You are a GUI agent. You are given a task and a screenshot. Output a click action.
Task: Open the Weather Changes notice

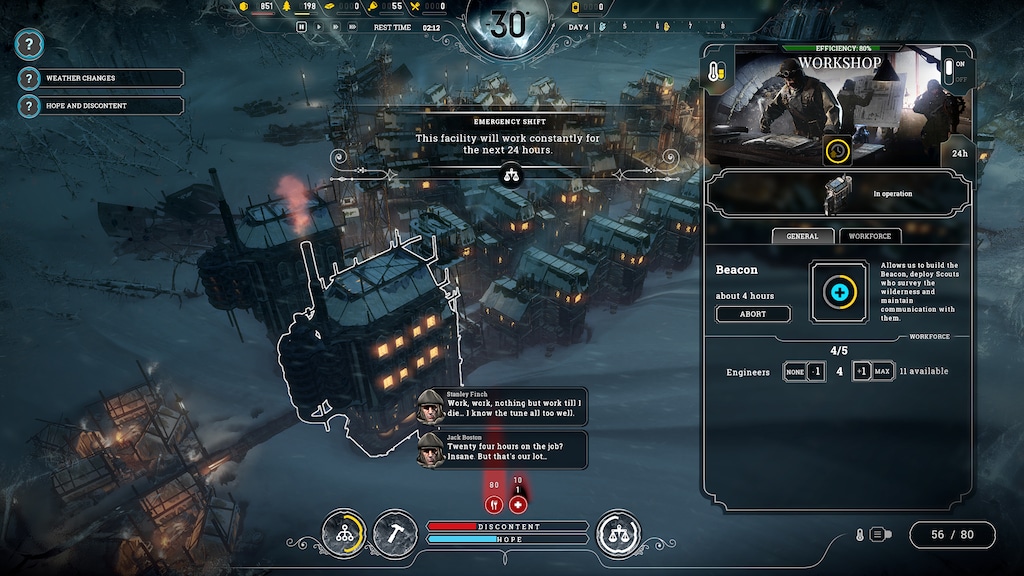coord(100,78)
